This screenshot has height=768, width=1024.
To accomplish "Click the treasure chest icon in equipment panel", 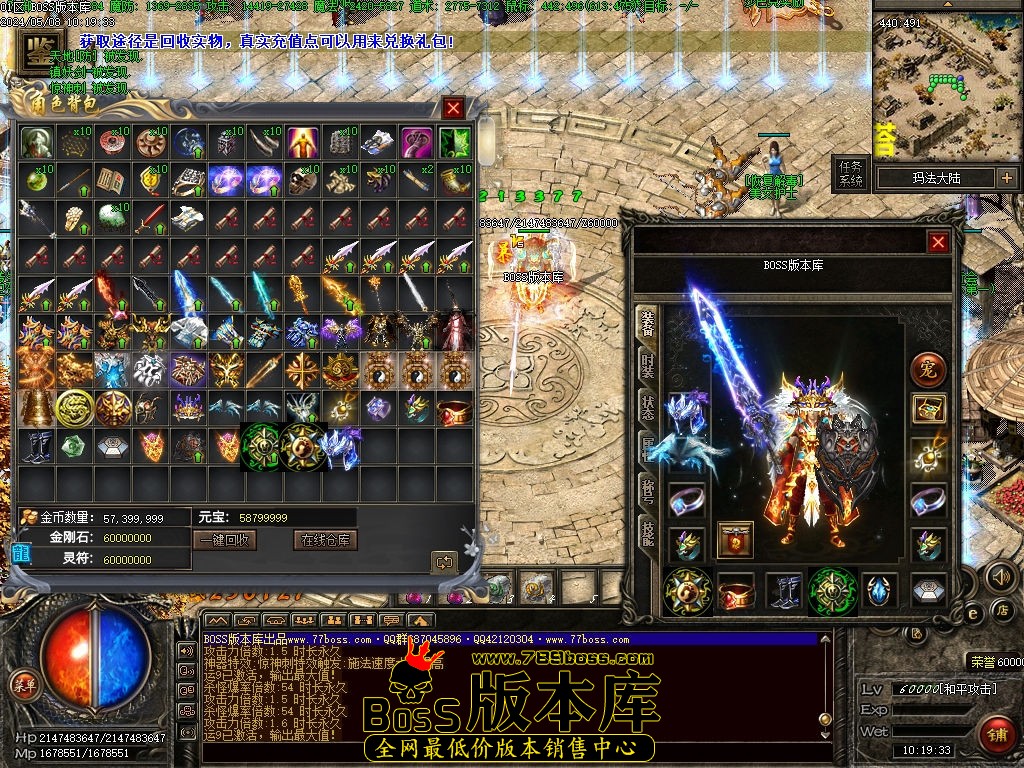I will [x=928, y=409].
